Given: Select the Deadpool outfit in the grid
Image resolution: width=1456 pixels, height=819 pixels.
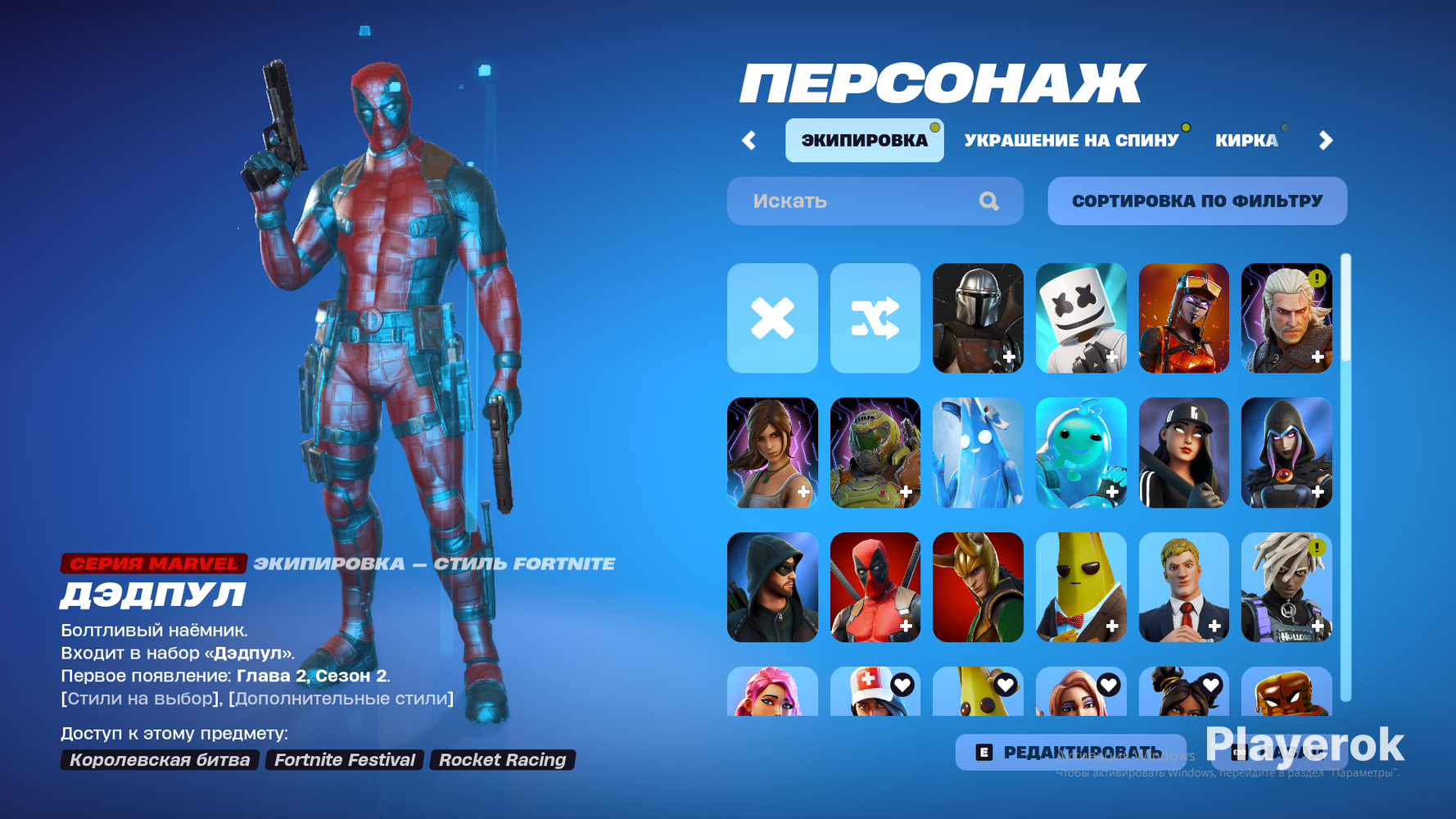Looking at the screenshot, I should [875, 586].
